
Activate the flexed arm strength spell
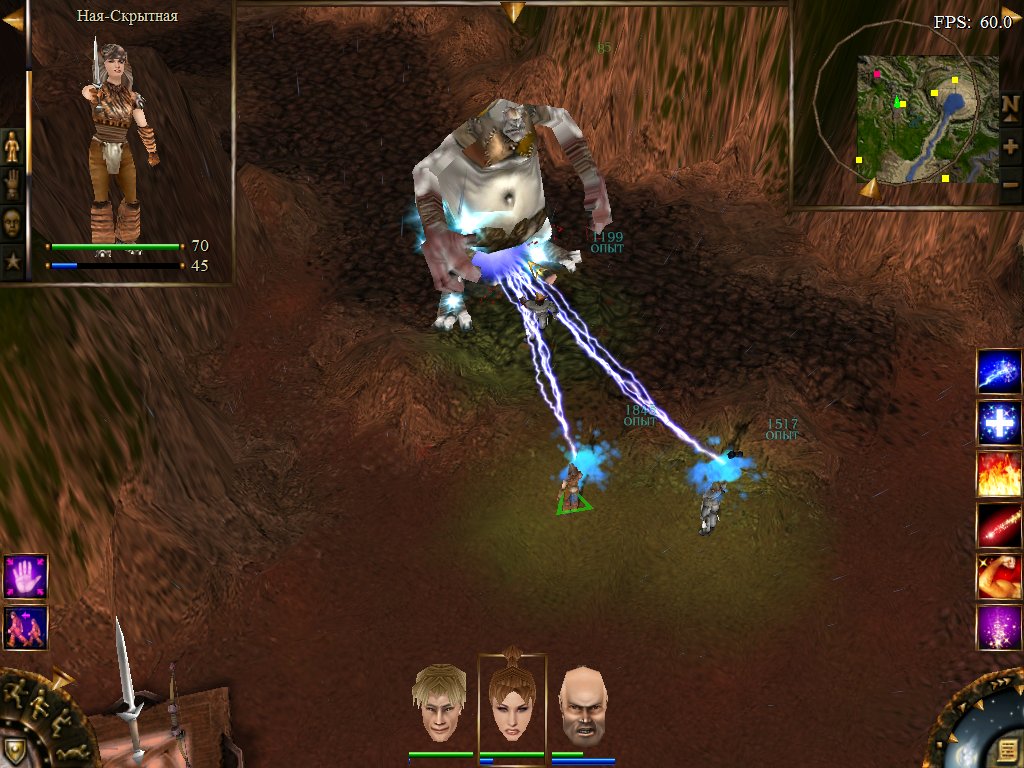coord(999,577)
